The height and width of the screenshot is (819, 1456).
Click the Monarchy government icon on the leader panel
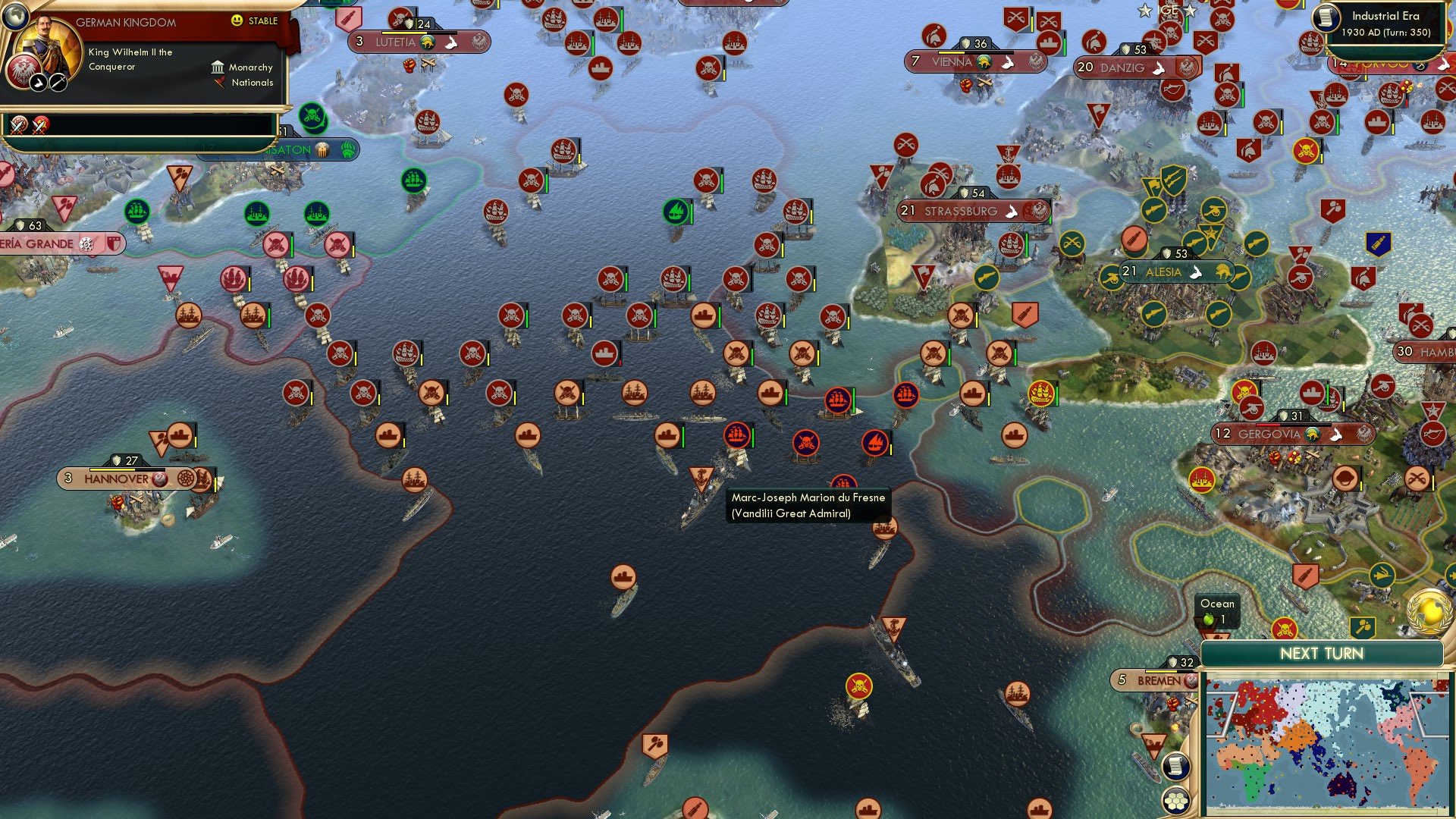tap(219, 67)
